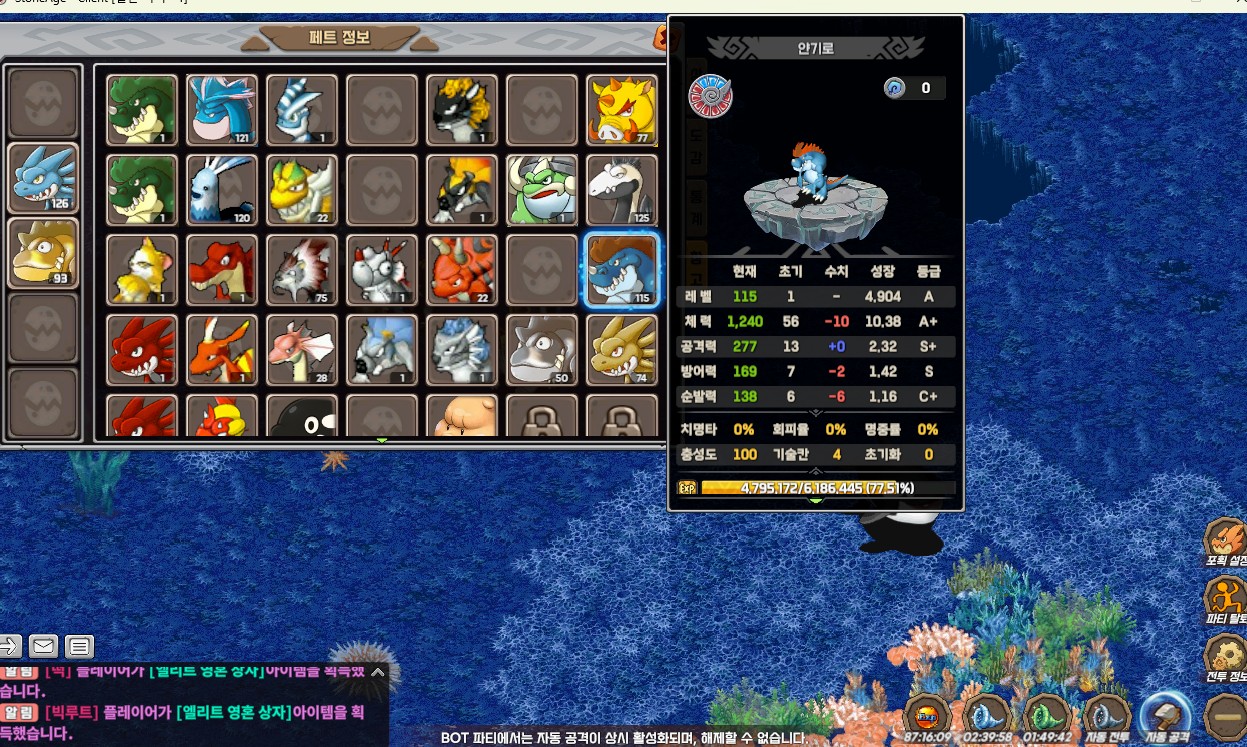The width and height of the screenshot is (1247, 747).
Task: Pick the level 125 white long-necked pet
Action: [622, 190]
